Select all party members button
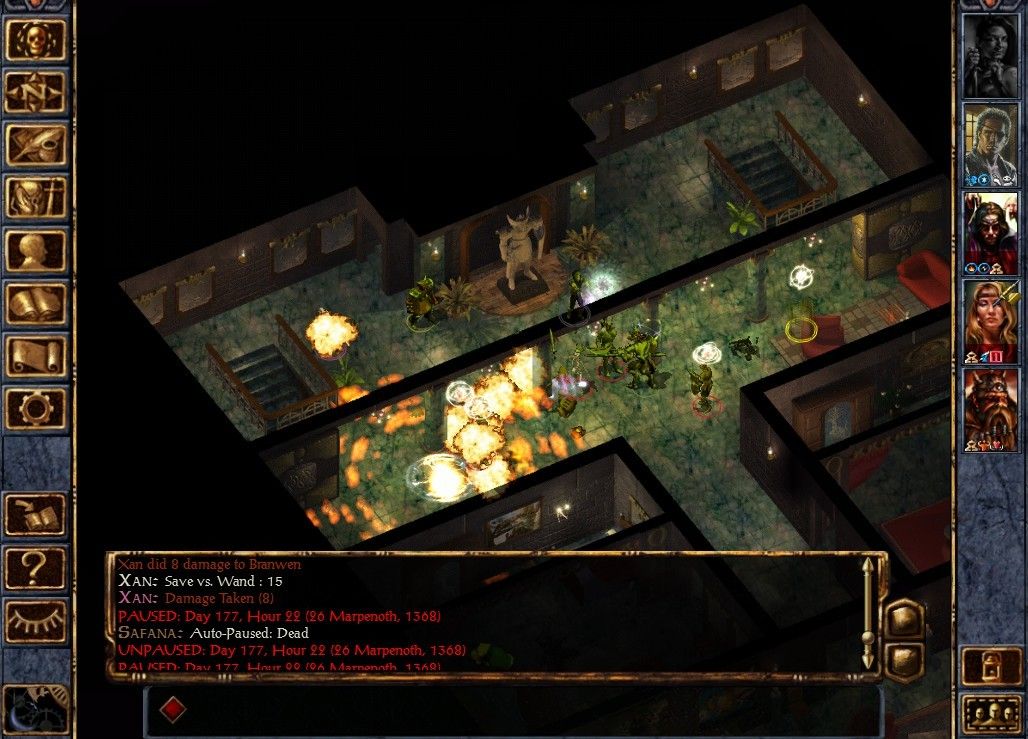Viewport: 1028px width, 739px height. tap(990, 714)
